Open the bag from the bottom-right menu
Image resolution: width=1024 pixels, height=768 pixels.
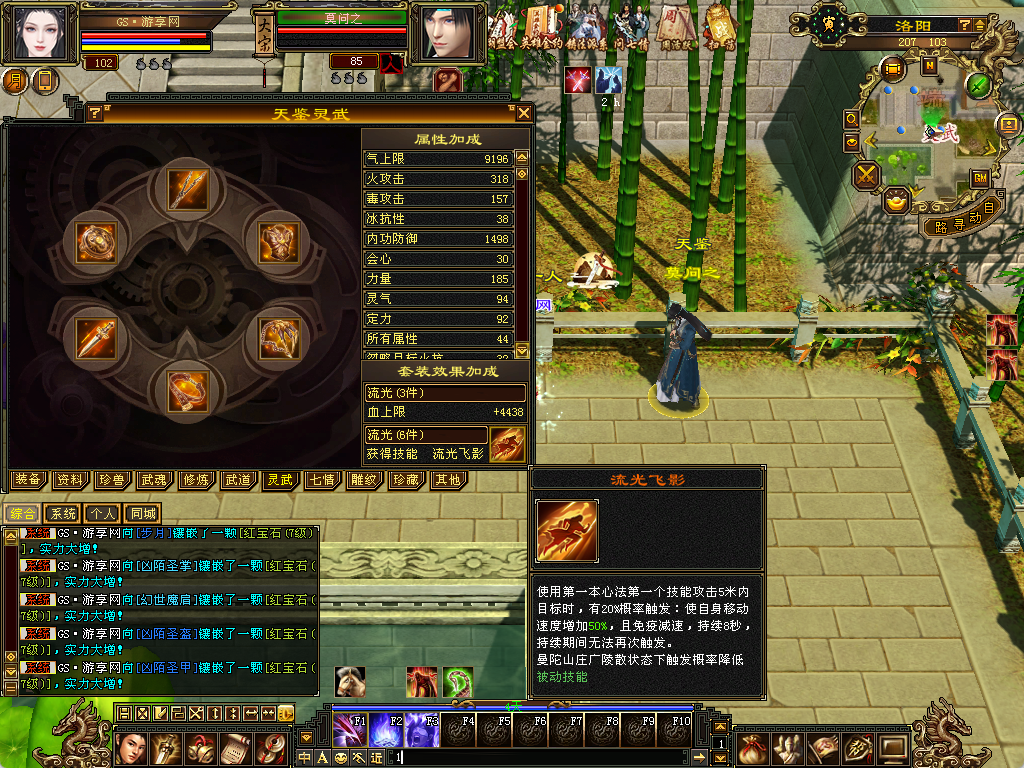tap(753, 747)
